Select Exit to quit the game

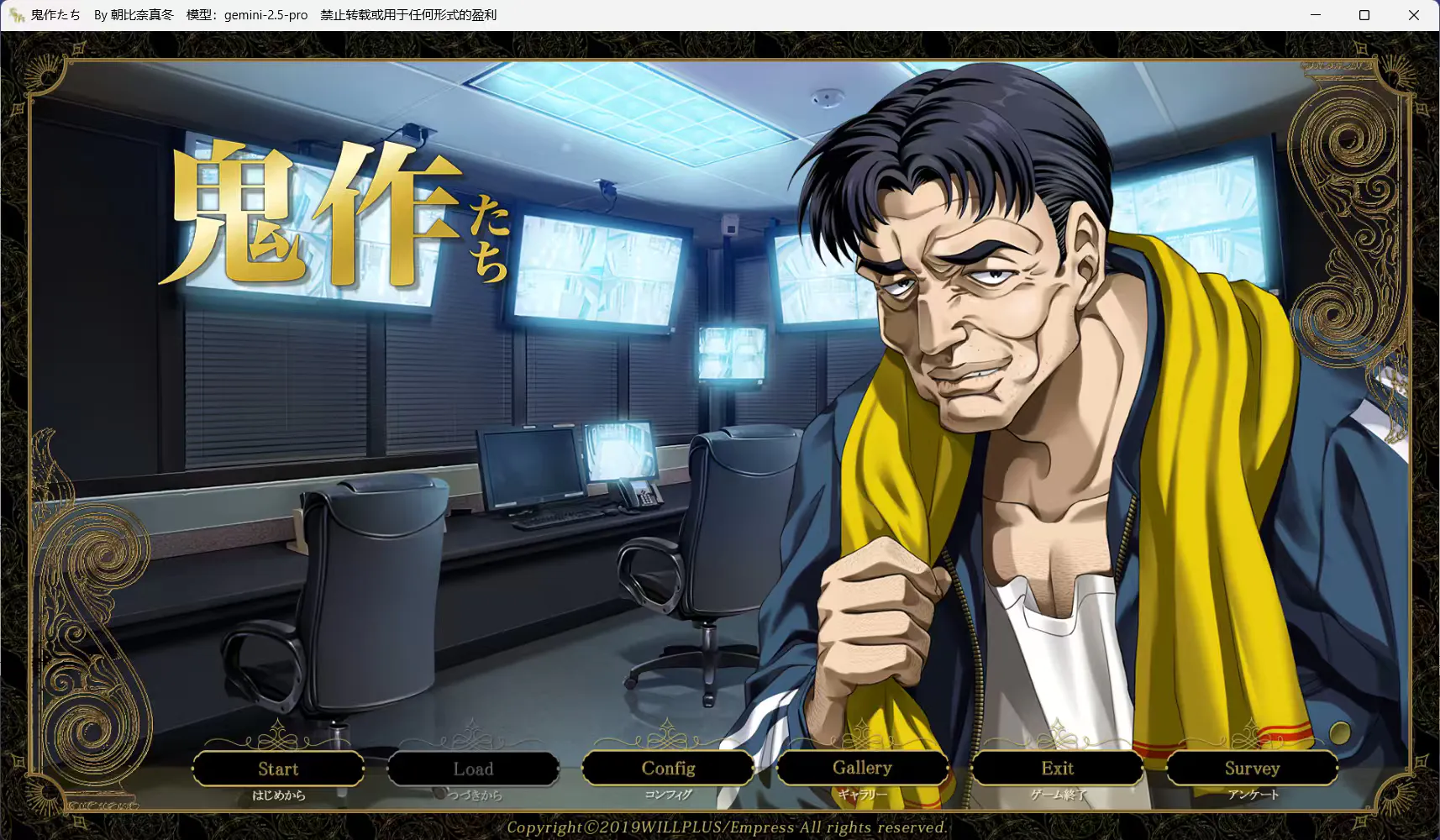pos(1057,768)
